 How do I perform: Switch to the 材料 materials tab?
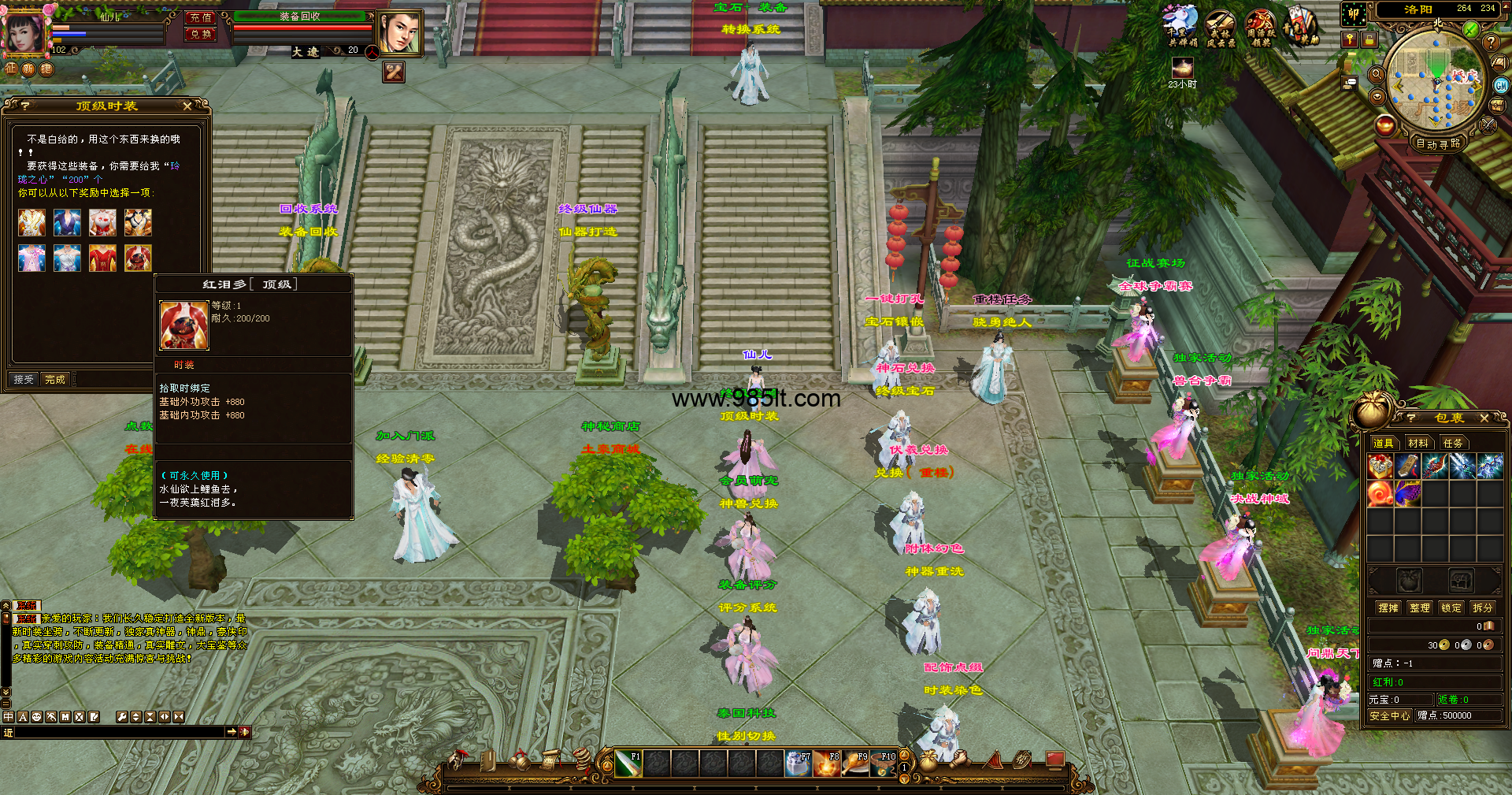[x=1417, y=444]
